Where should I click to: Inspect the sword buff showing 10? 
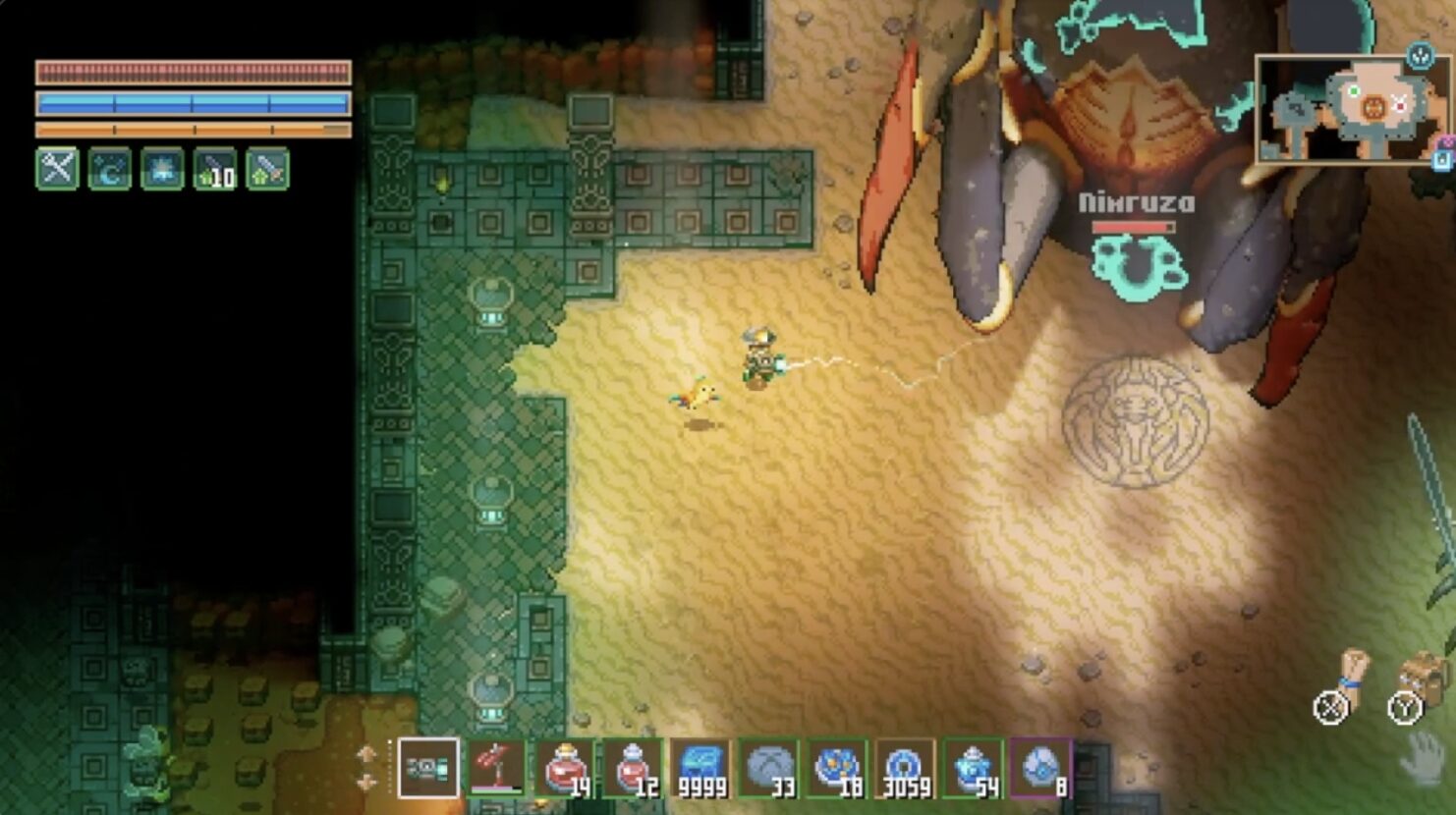tap(215, 169)
